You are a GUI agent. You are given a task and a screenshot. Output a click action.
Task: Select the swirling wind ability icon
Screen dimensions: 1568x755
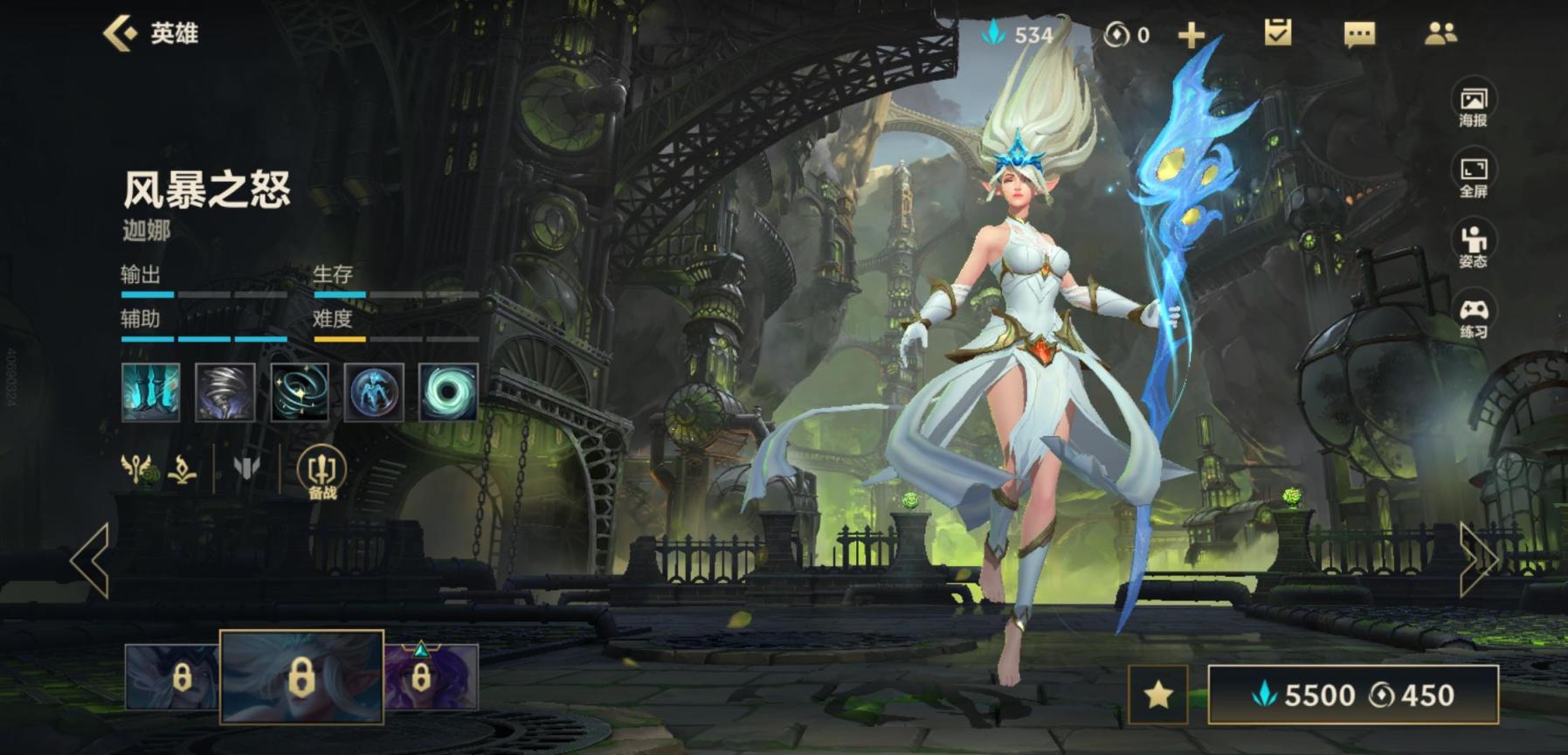(300, 392)
